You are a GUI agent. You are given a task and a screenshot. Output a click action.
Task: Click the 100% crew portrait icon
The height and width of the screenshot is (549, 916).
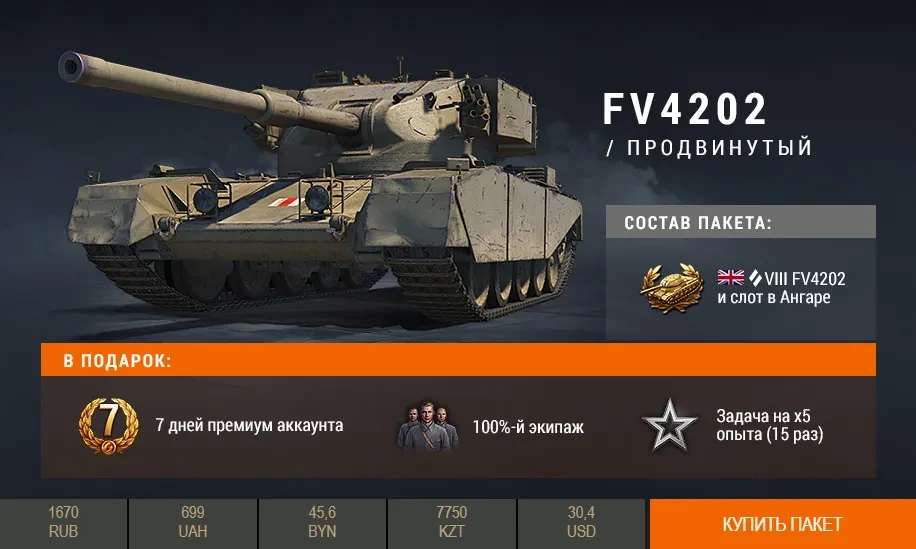427,427
